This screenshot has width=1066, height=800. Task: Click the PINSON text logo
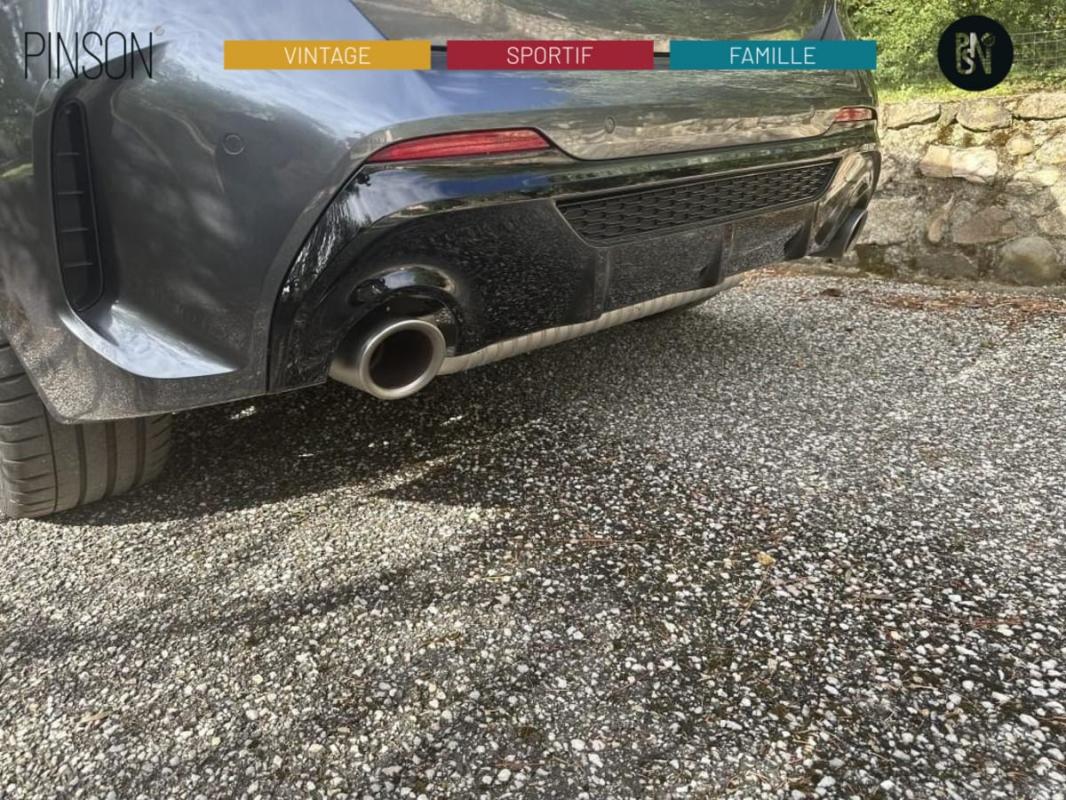tap(89, 55)
